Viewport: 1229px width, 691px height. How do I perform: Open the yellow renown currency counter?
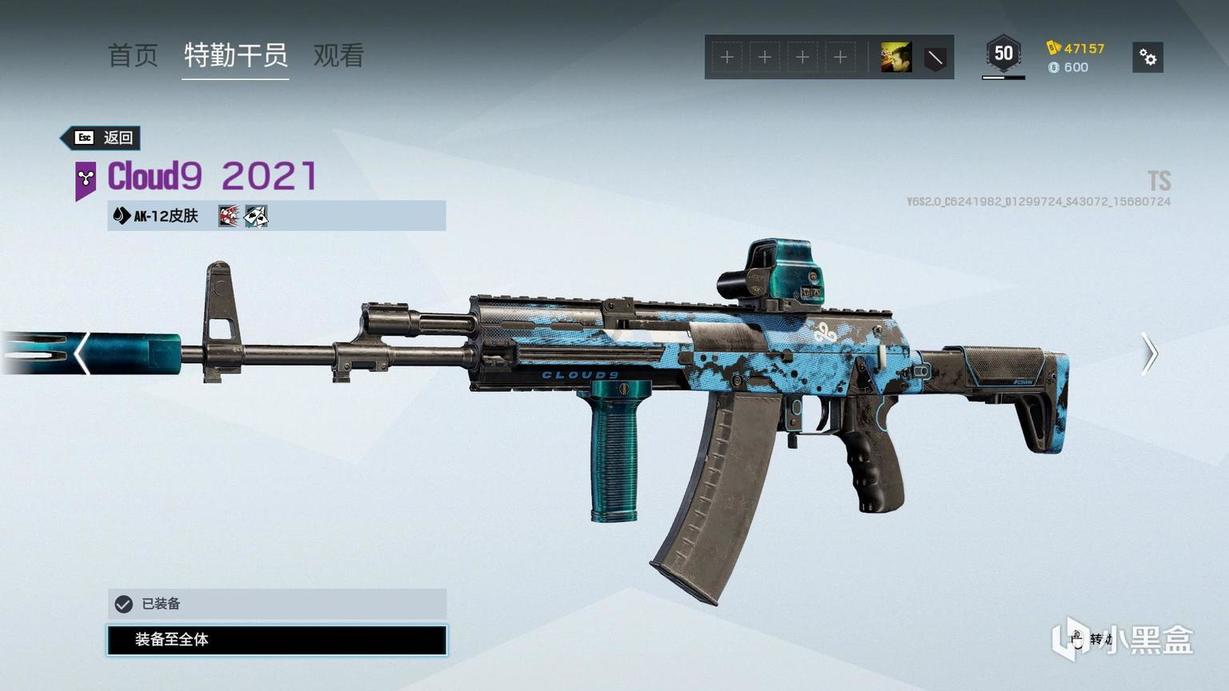[x=1076, y=48]
